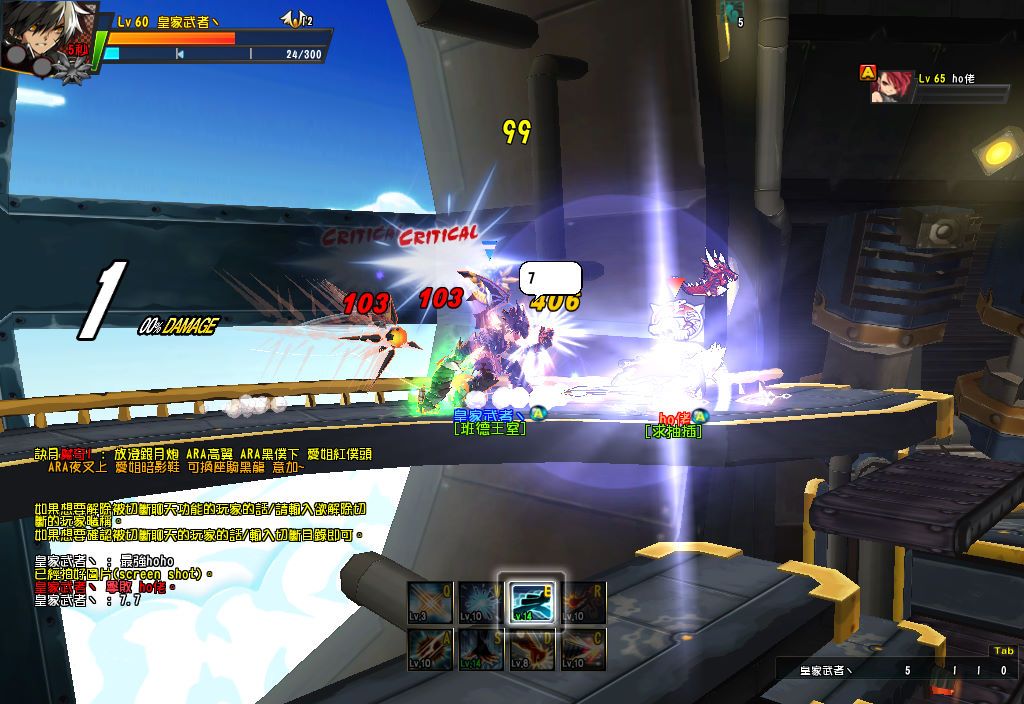Select opponent ho佬's red-haired portrait
Image resolution: width=1024 pixels, height=704 pixels.
(889, 88)
